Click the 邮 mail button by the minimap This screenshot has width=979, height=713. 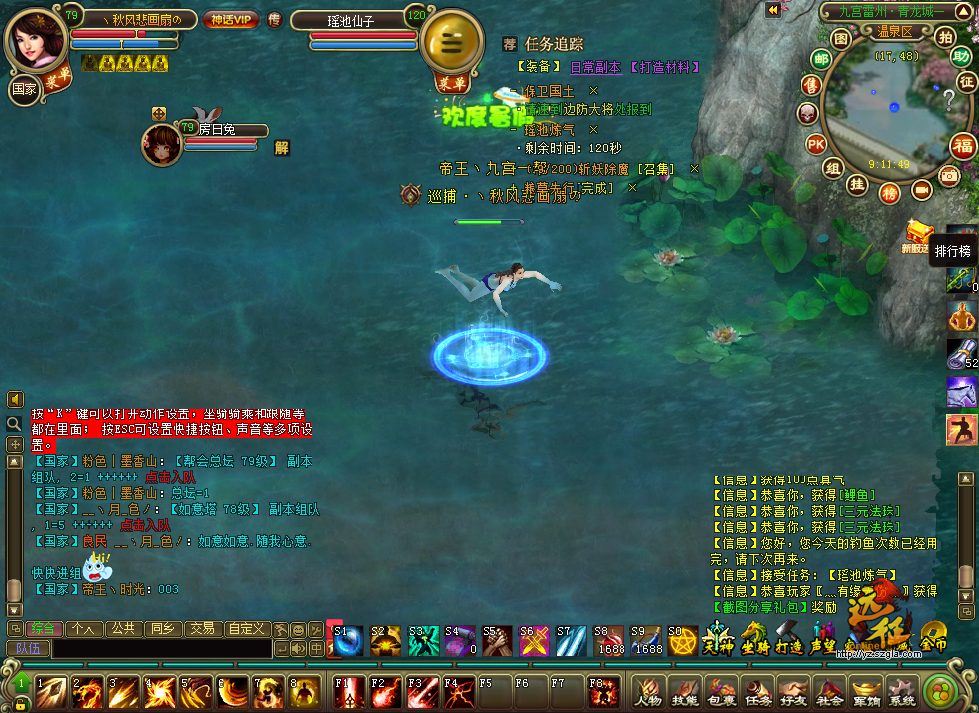[x=822, y=59]
